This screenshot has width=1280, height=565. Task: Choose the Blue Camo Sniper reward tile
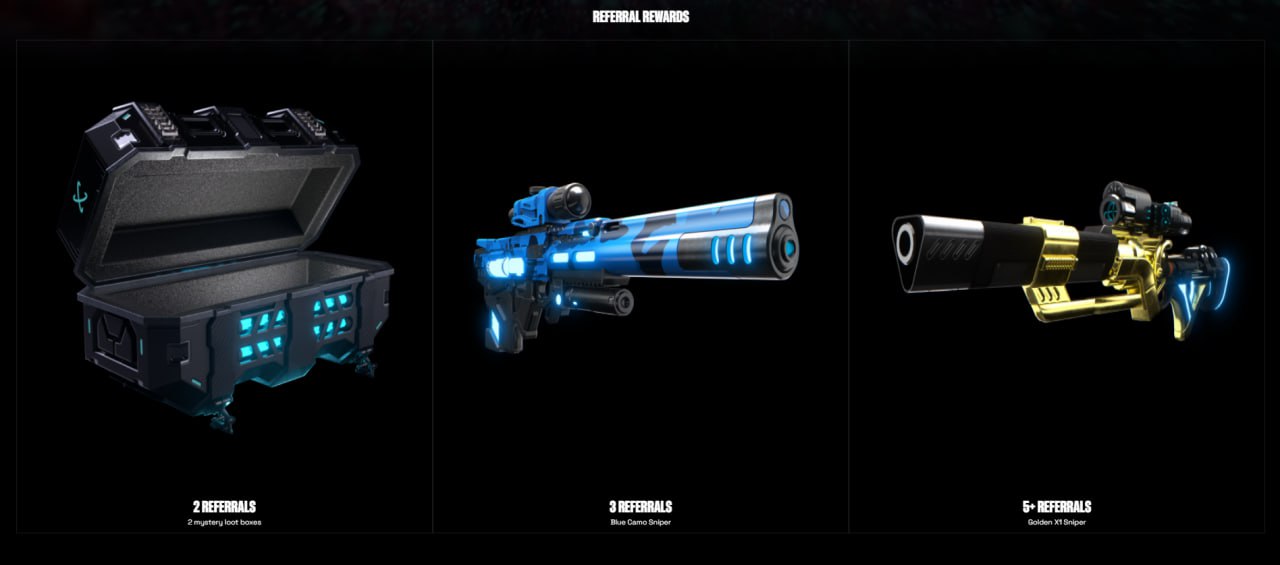640,286
